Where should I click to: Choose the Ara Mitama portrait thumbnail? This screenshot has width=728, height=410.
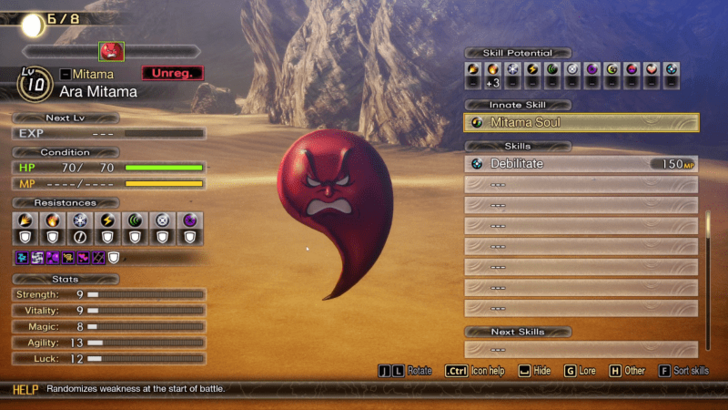(x=111, y=51)
